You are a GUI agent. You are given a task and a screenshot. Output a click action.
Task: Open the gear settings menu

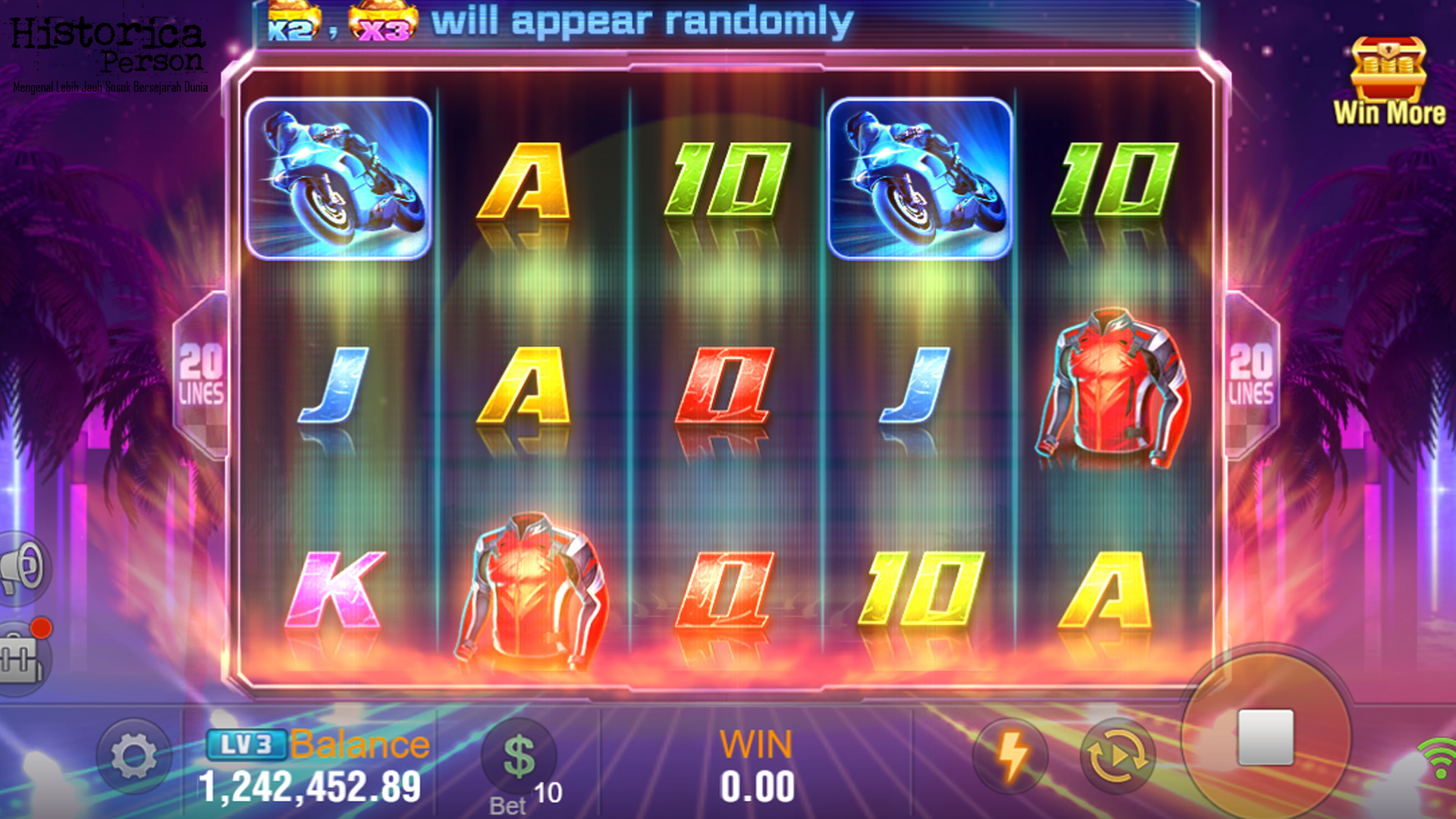pos(134,756)
